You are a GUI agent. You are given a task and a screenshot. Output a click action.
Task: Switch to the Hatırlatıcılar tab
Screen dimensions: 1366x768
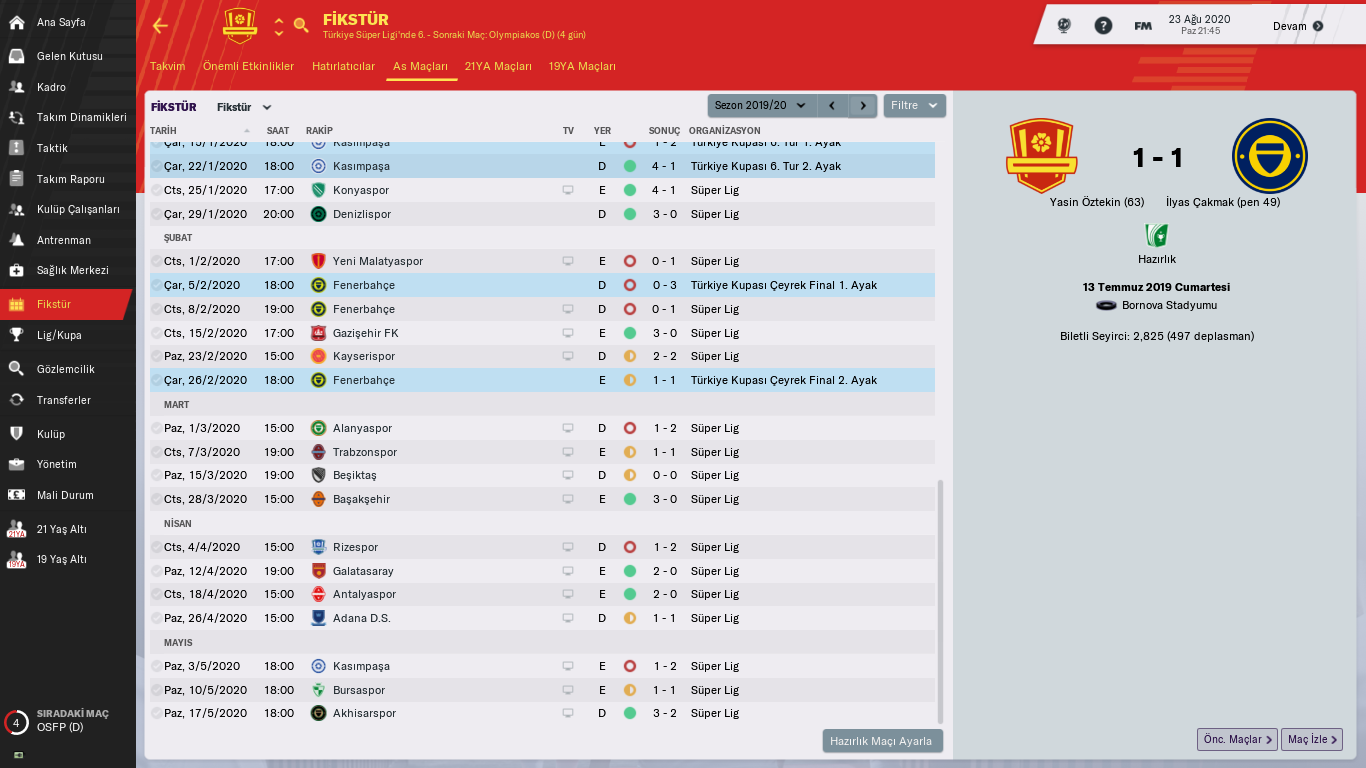point(343,66)
